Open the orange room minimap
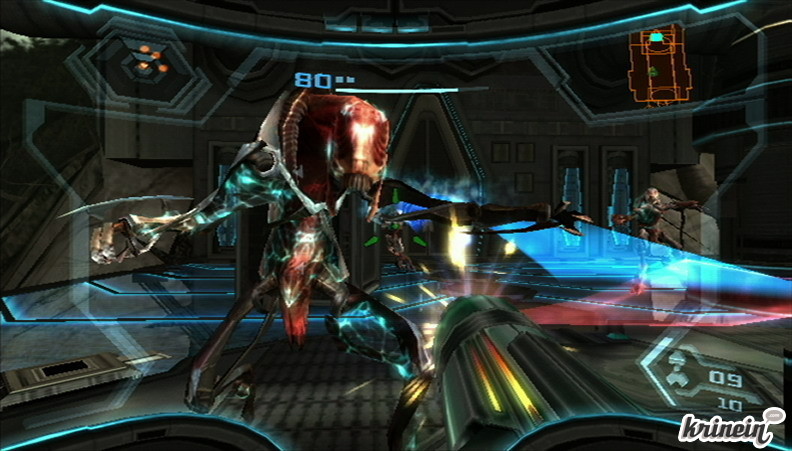This screenshot has height=451, width=792. coord(657,67)
